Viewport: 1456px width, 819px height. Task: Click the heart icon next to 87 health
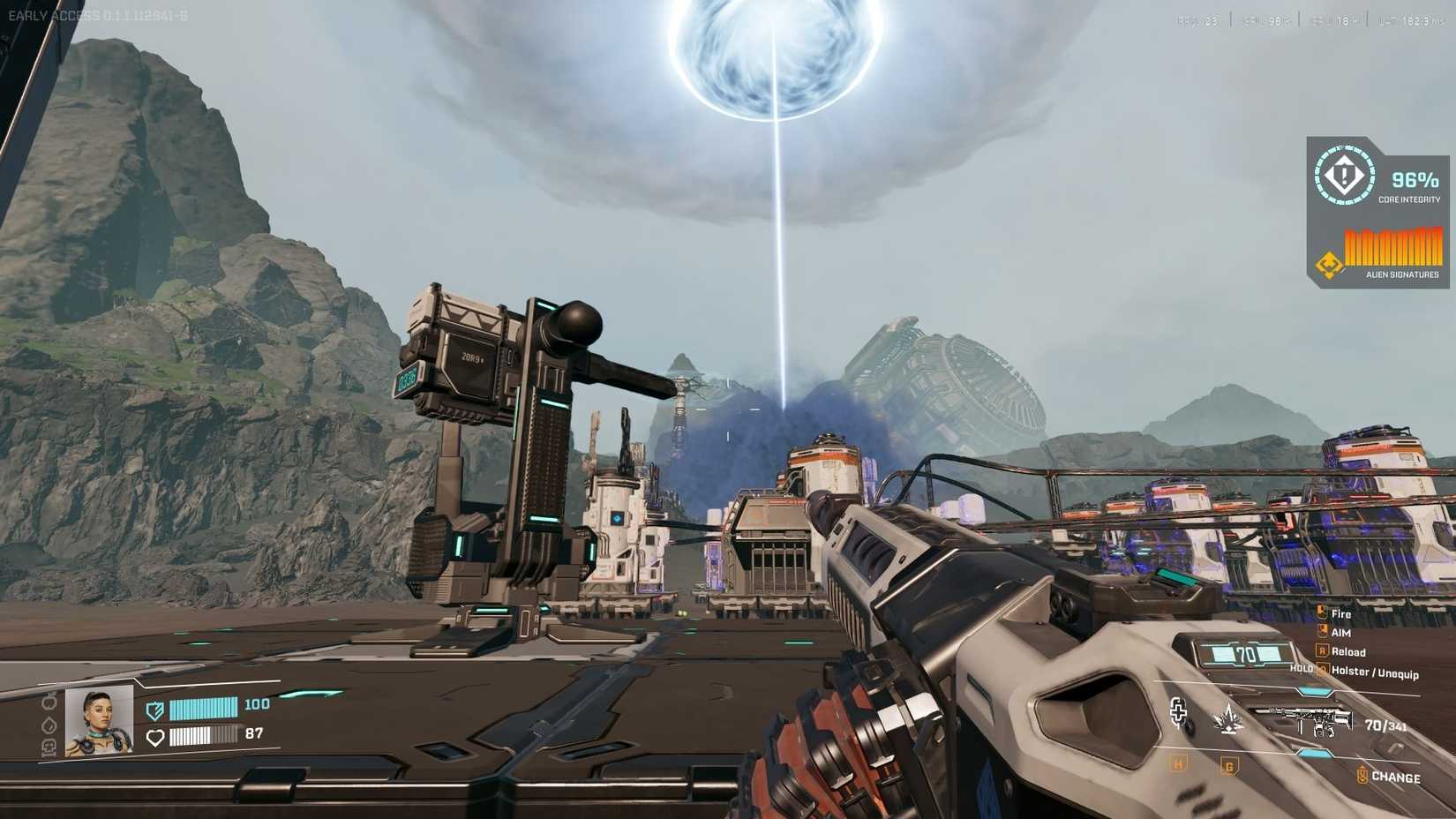pos(155,738)
